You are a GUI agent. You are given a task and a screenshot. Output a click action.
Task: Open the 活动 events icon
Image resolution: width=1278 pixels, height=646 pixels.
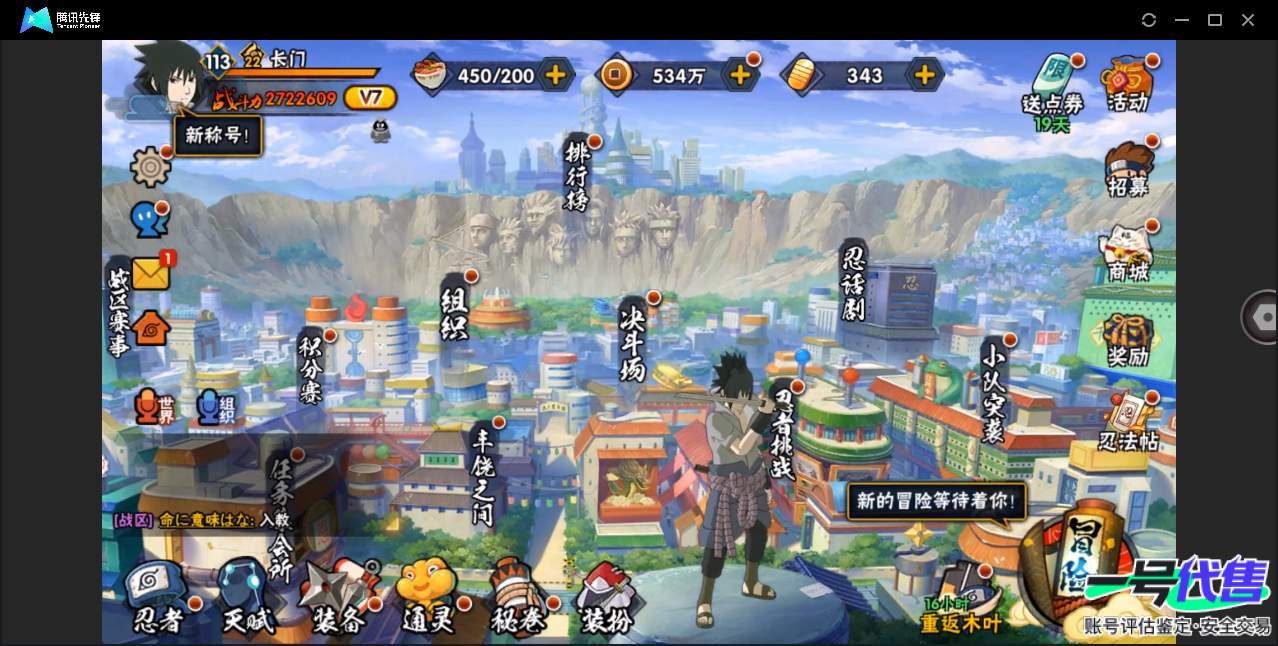click(x=1127, y=84)
